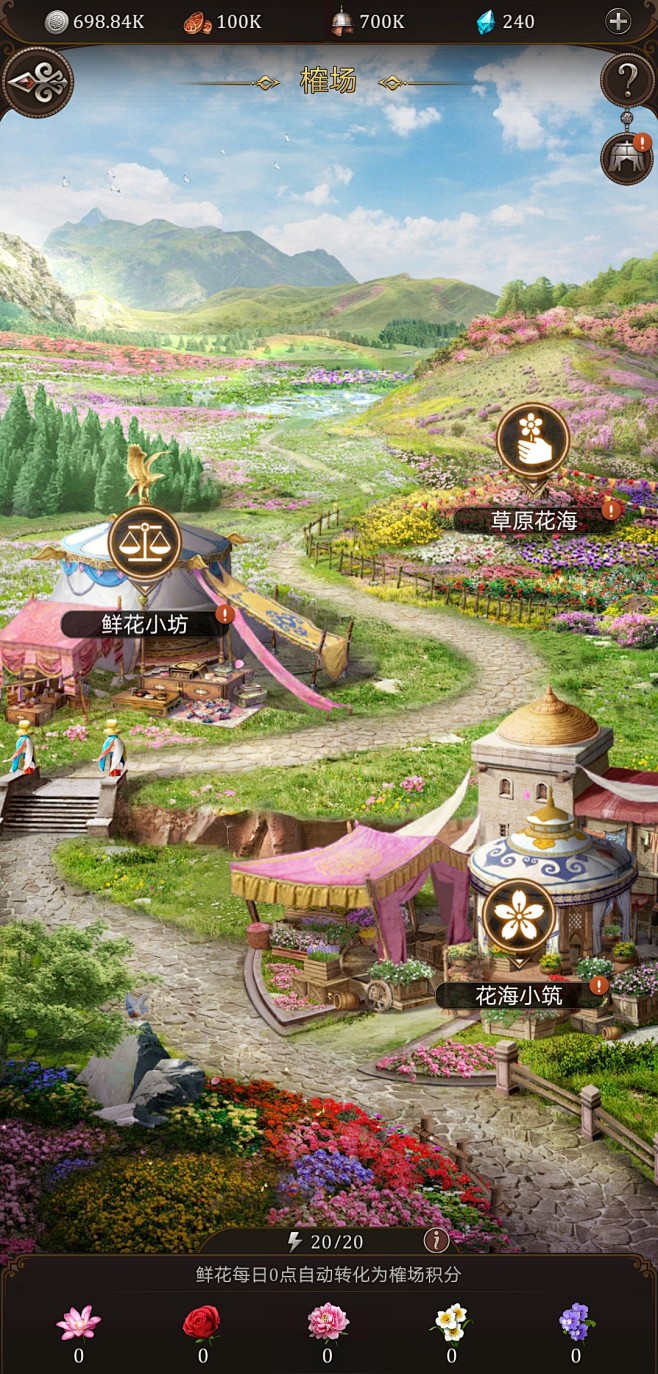
Task: Tap the plus button to add resources
Action: click(x=618, y=21)
